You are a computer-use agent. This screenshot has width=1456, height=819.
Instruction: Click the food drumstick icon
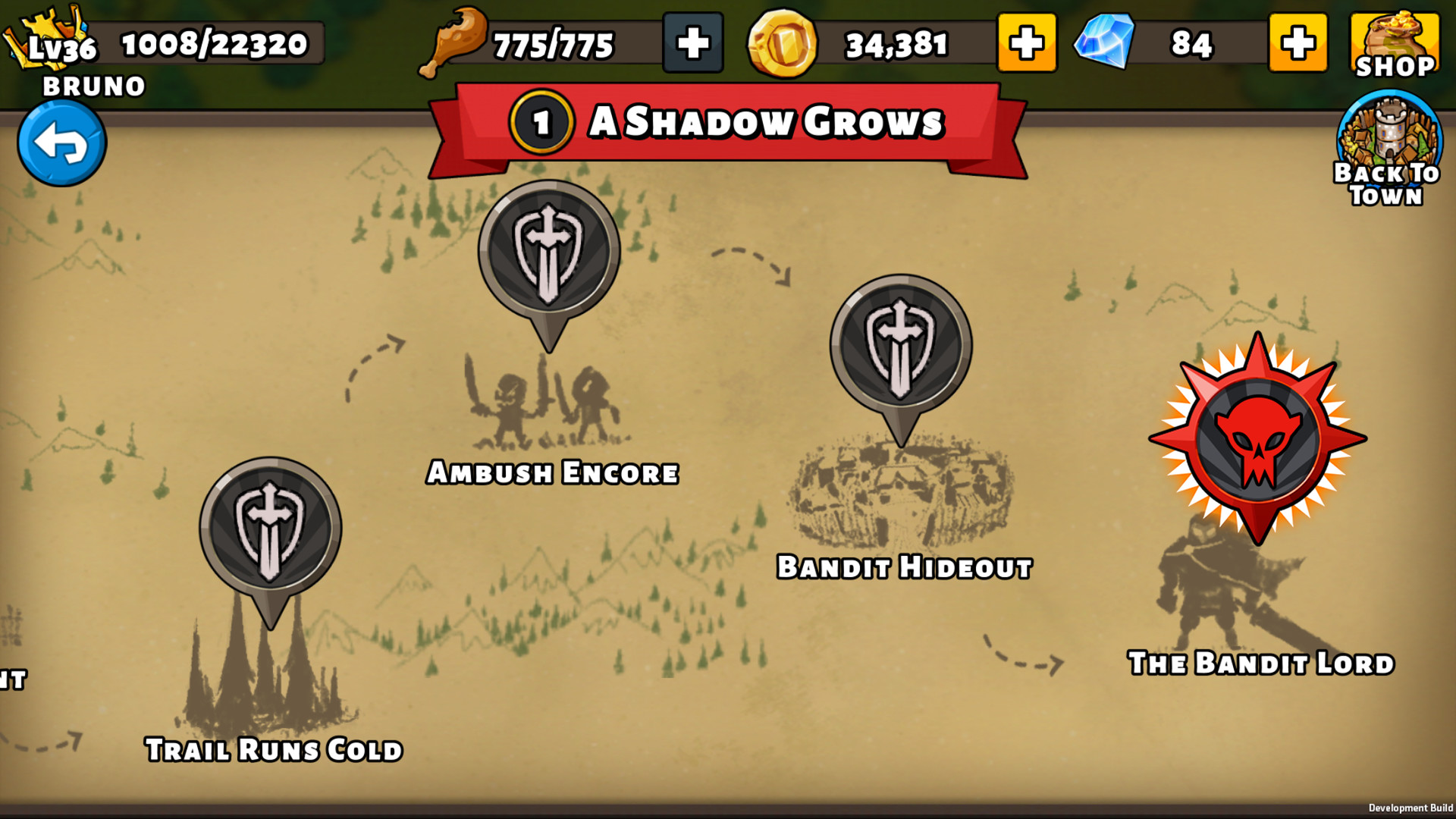(x=455, y=42)
